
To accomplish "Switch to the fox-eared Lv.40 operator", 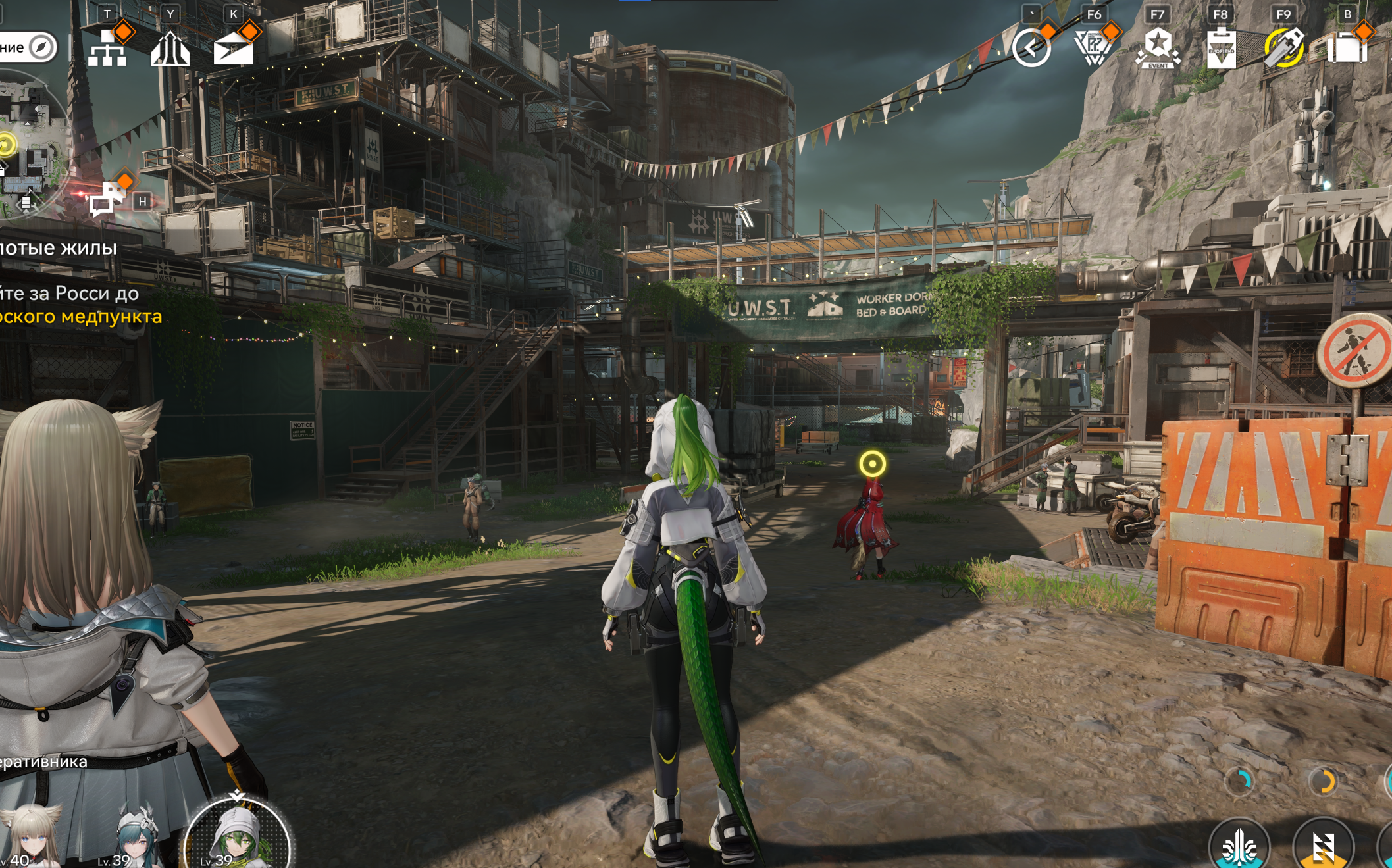I will tap(30, 837).
